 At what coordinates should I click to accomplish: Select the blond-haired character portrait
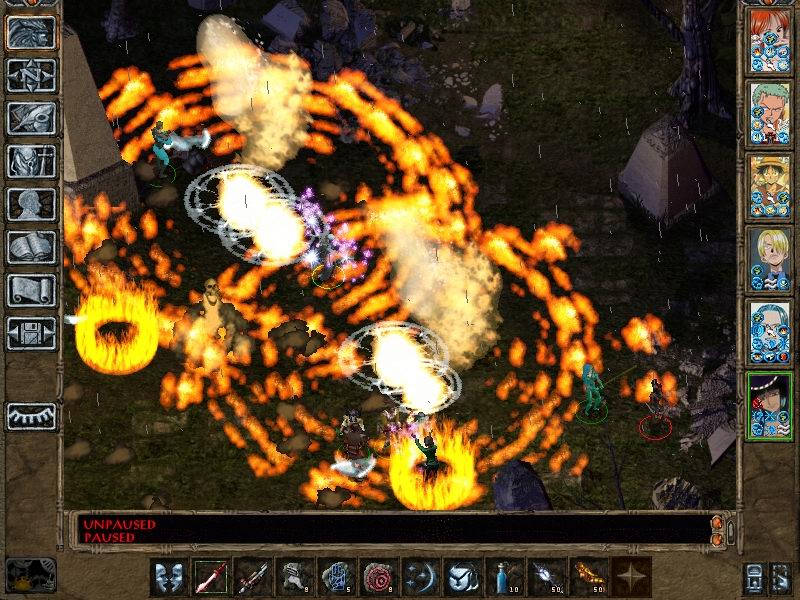click(769, 259)
